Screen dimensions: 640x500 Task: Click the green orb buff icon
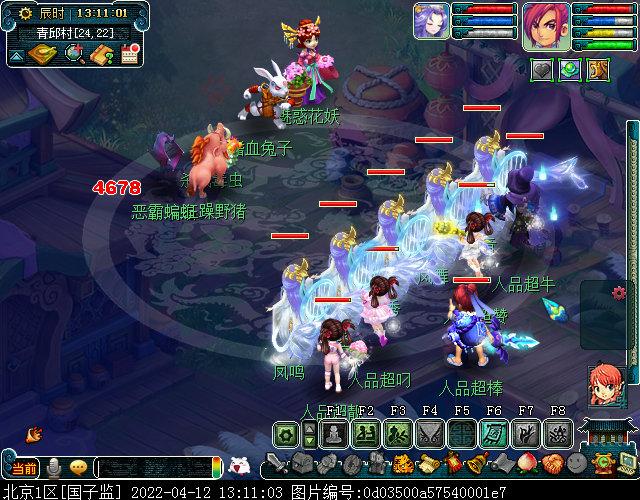coord(570,69)
